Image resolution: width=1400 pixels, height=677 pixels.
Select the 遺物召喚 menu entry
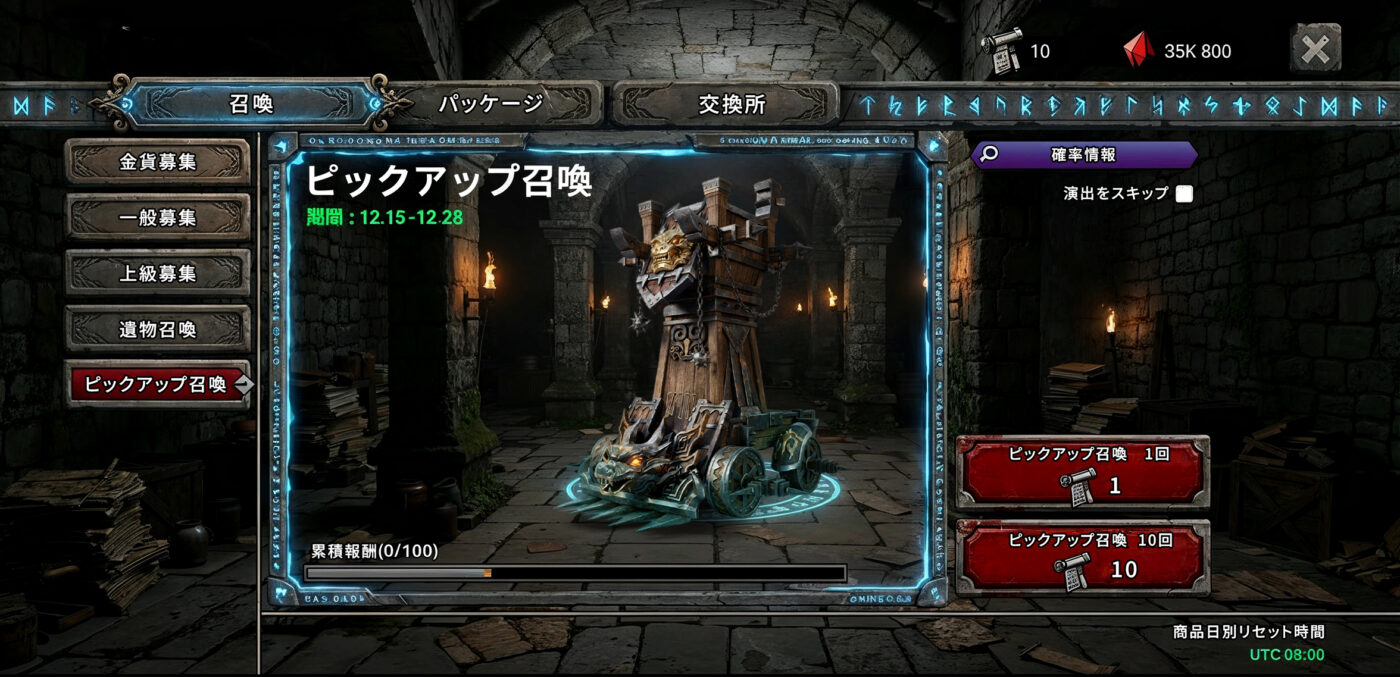(x=157, y=329)
